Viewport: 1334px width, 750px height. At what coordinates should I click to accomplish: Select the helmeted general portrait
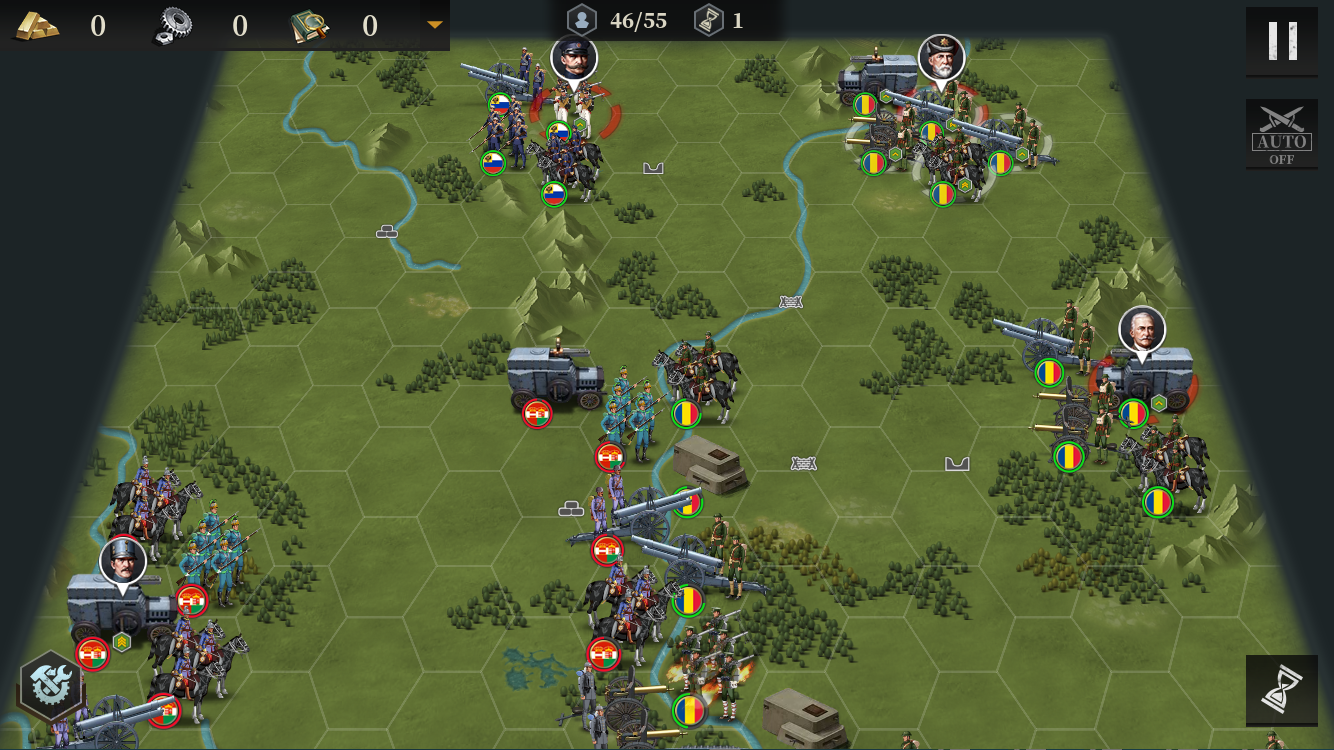click(123, 561)
